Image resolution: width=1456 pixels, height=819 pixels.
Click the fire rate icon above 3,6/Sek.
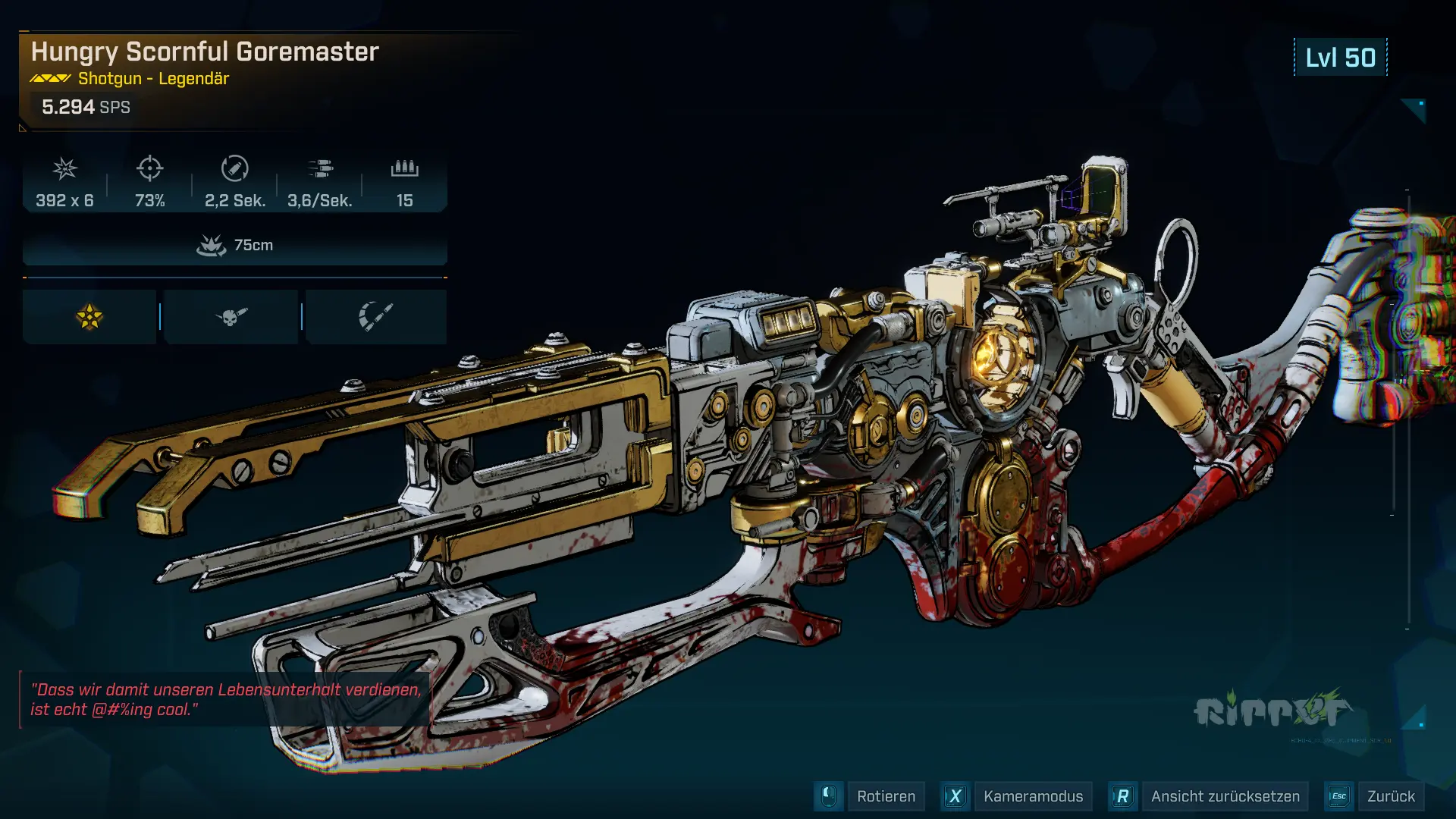point(320,170)
